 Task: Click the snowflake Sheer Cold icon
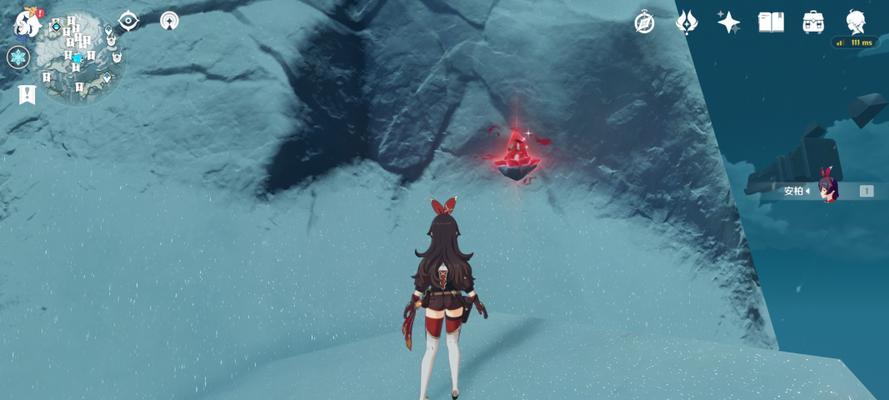(x=18, y=58)
